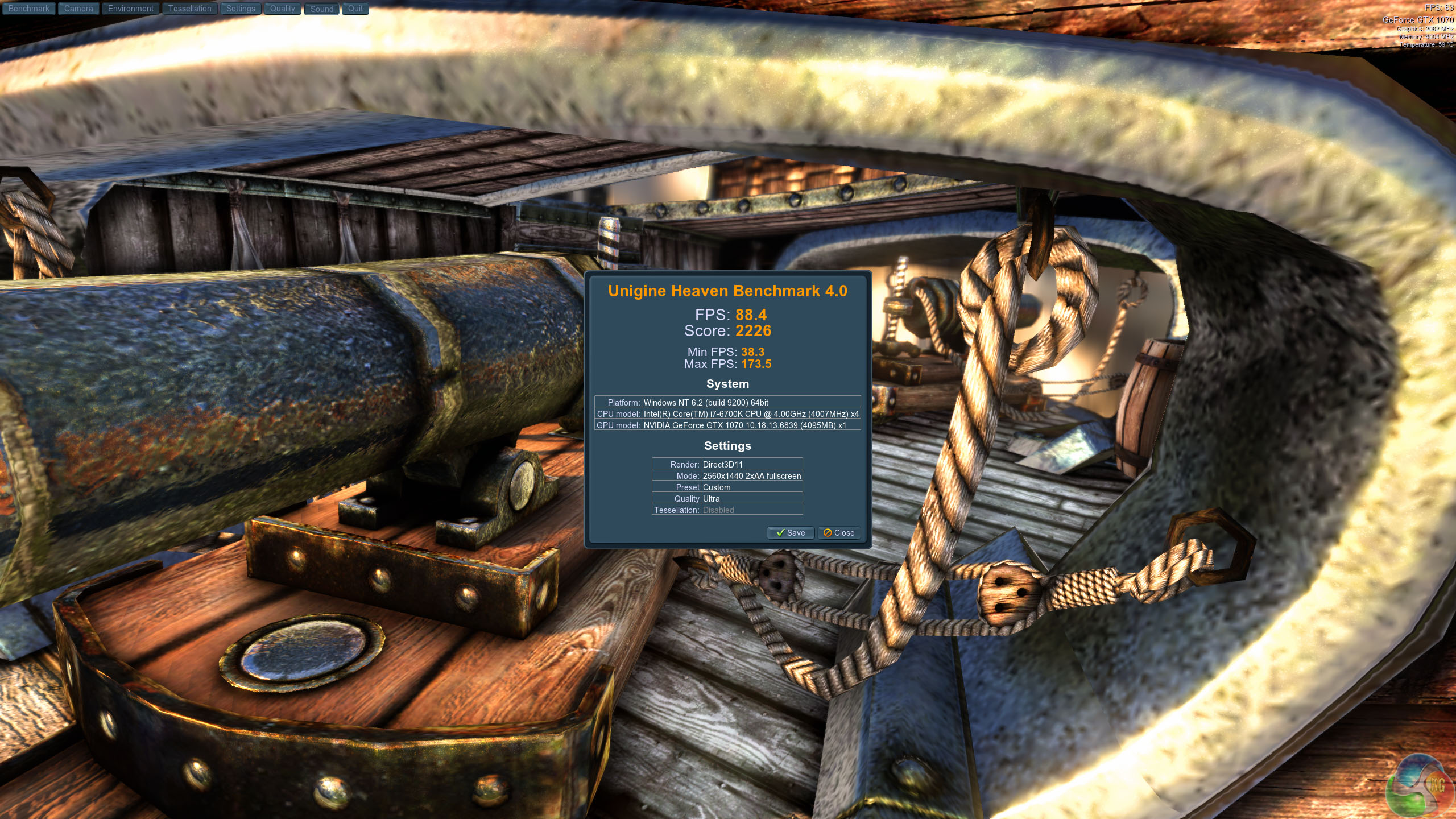1456x819 pixels.
Task: Open the Benchmark menu button
Action: pos(28,9)
